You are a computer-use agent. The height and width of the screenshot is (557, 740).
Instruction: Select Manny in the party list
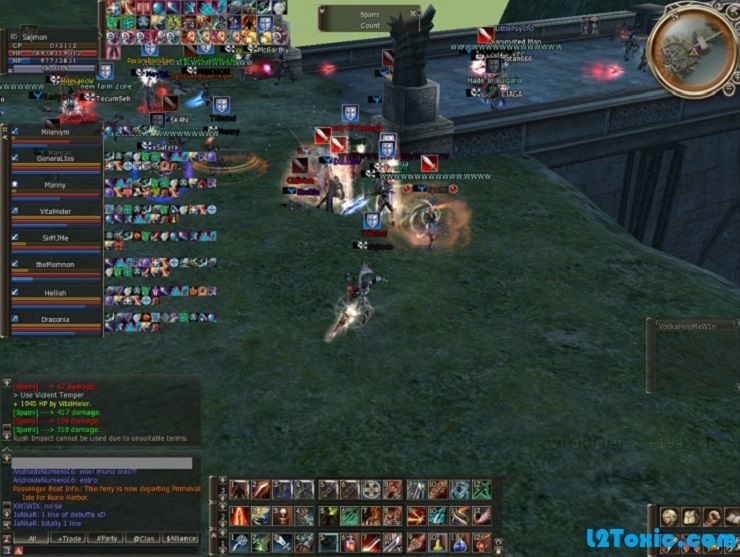[55, 185]
